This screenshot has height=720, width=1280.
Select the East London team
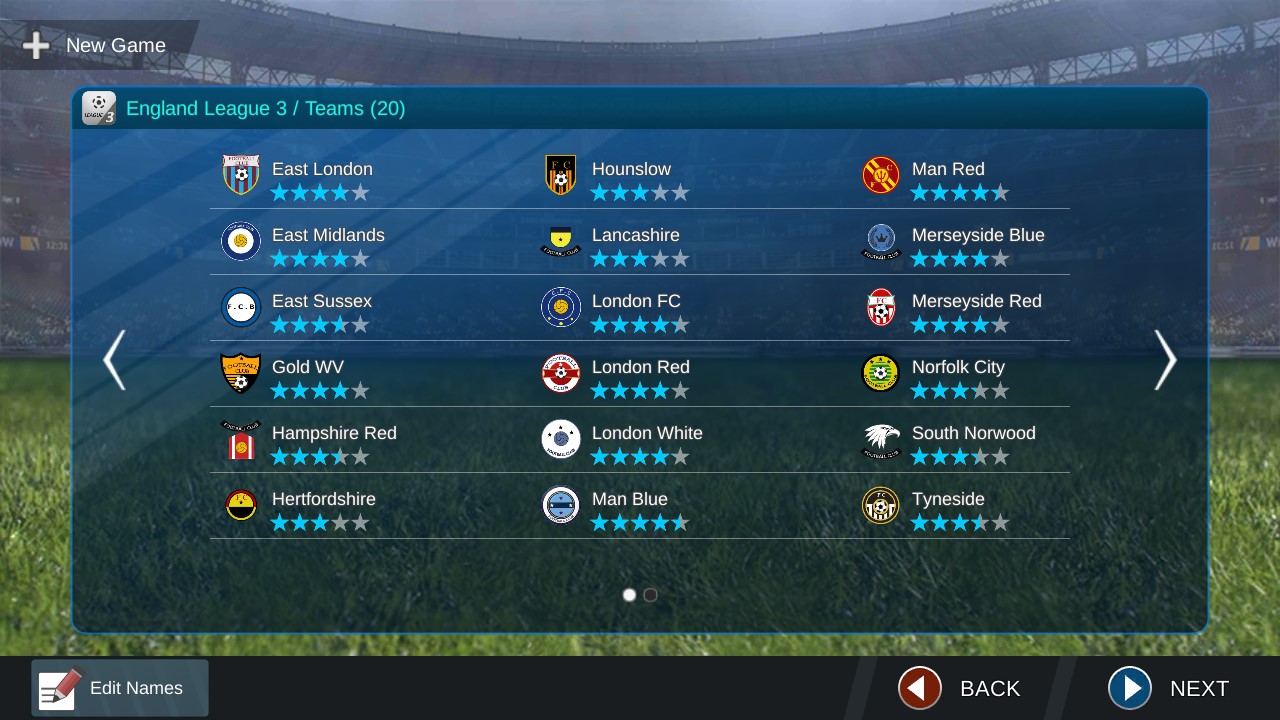(x=322, y=177)
